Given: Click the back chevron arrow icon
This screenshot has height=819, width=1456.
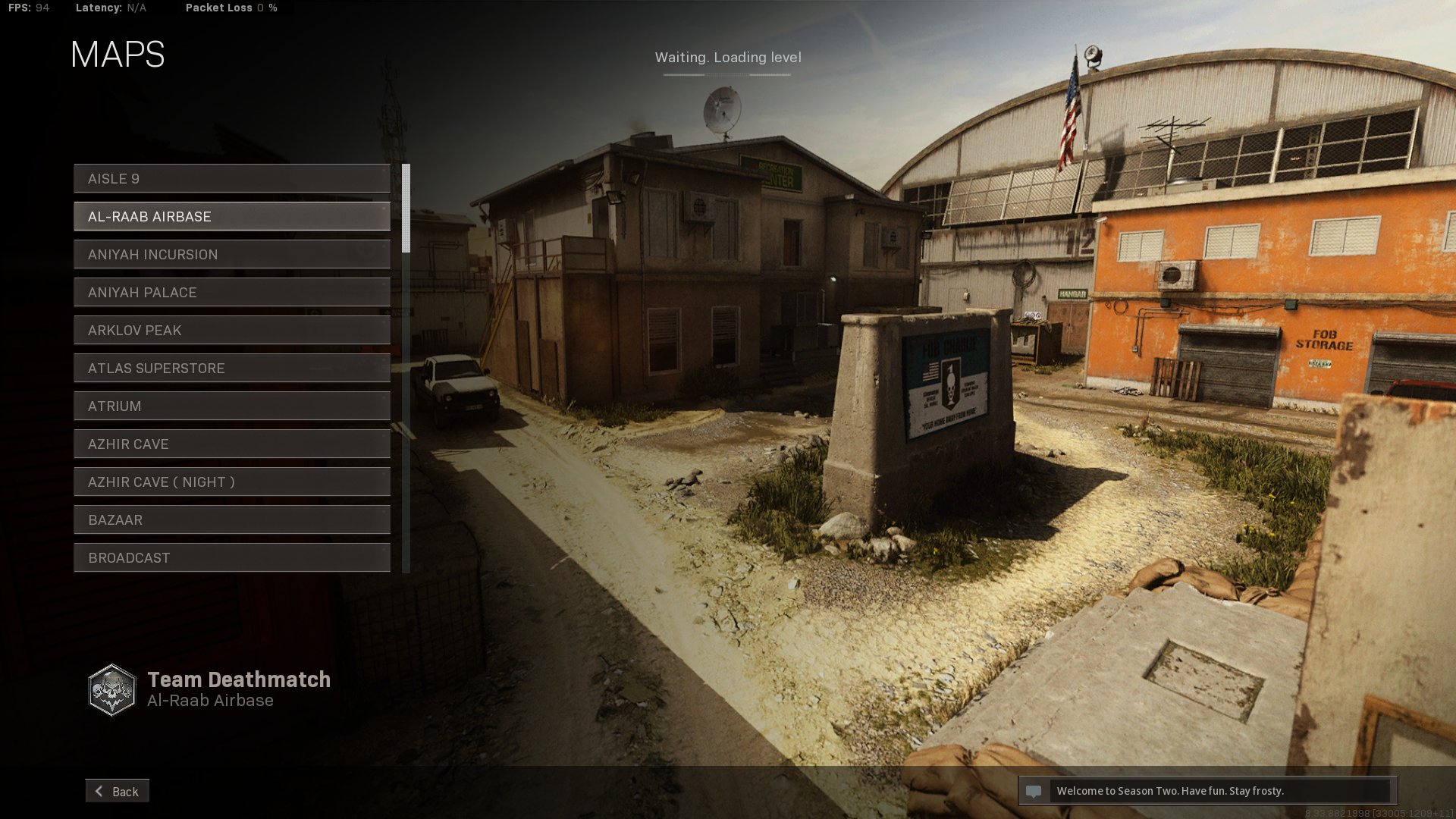Looking at the screenshot, I should pyautogui.click(x=98, y=791).
